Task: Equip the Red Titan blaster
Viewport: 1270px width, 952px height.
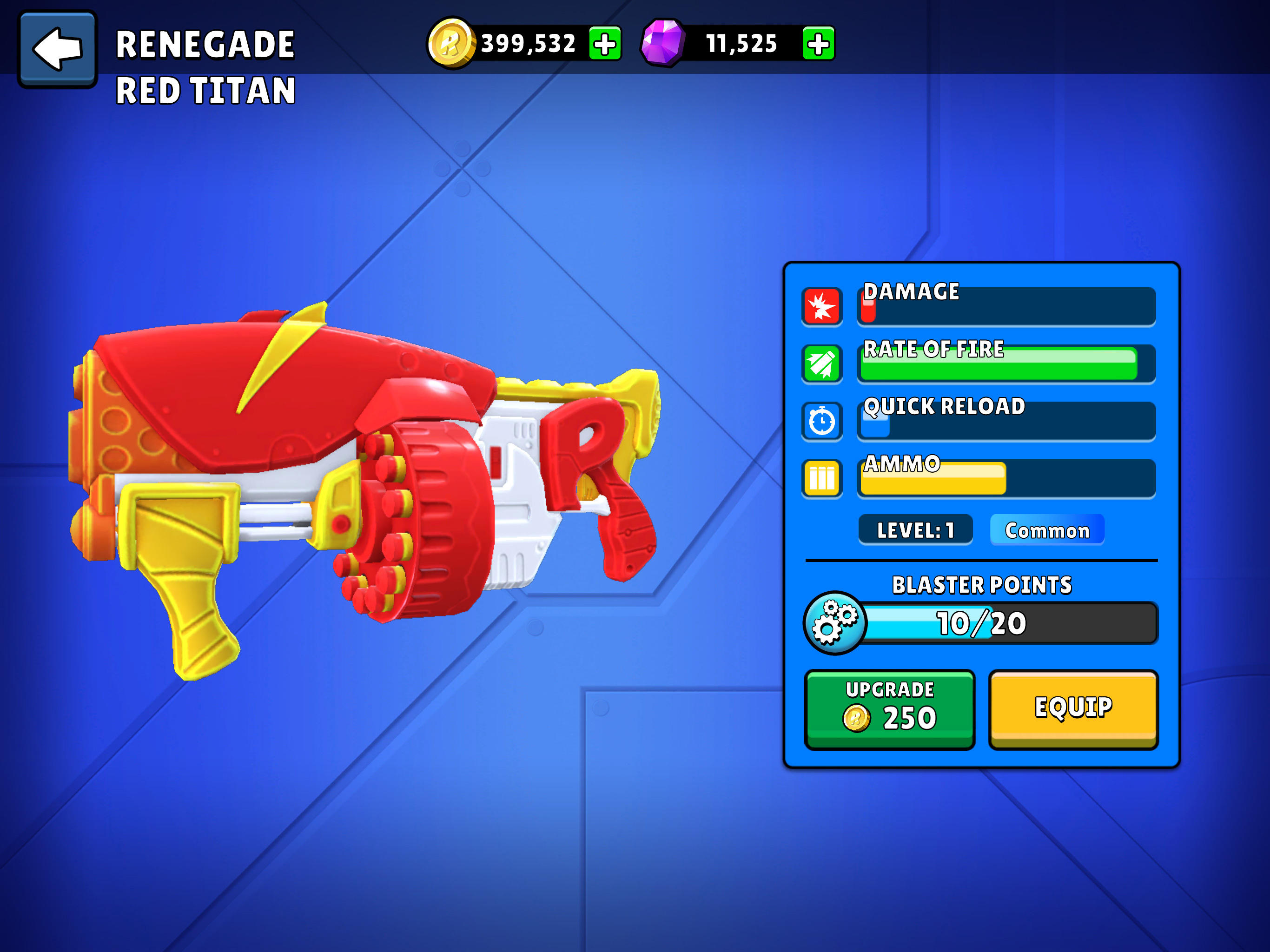Action: [x=1072, y=708]
